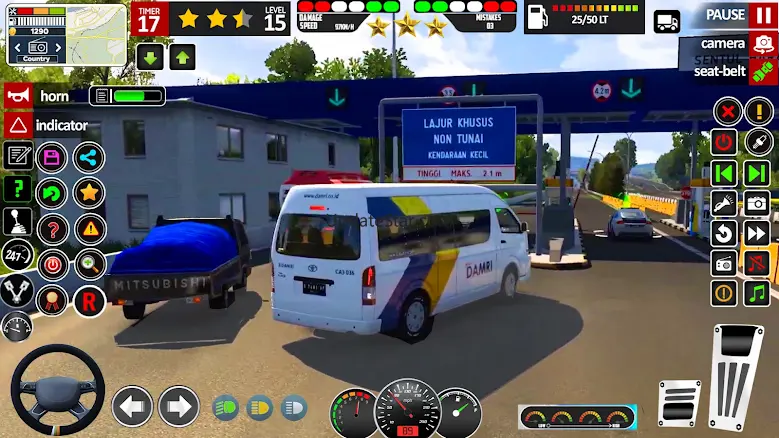Viewport: 779px width, 438px height.
Task: Tap the right arrow turn signal
Action: coord(179,406)
